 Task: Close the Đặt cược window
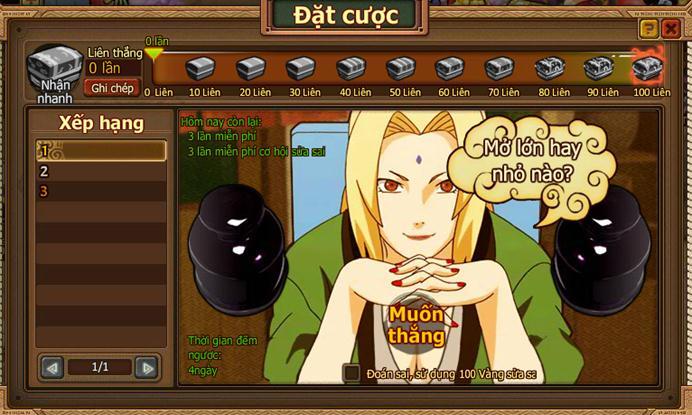670,29
